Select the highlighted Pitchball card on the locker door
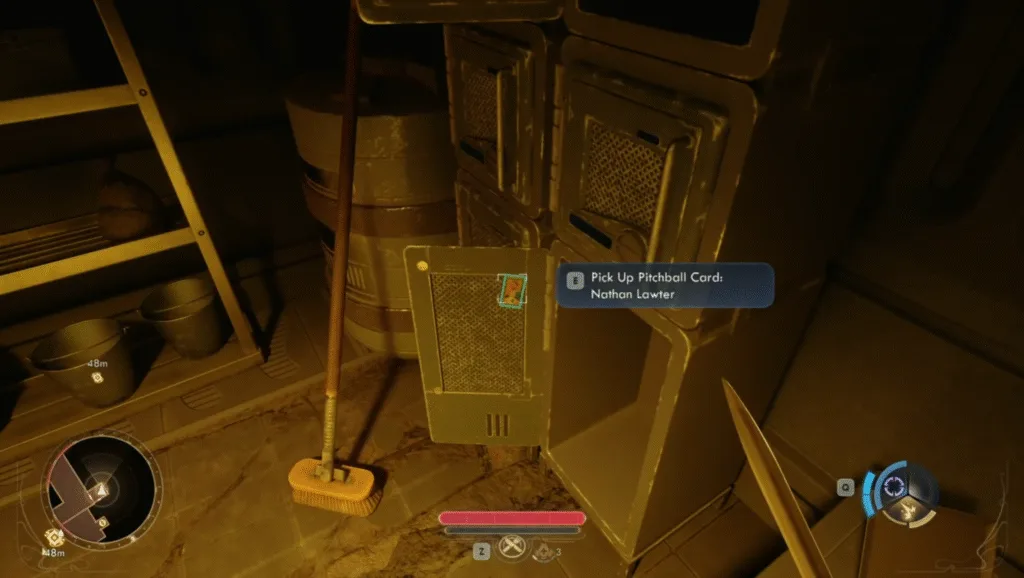Screen dimensions: 1024x578 (x=511, y=291)
